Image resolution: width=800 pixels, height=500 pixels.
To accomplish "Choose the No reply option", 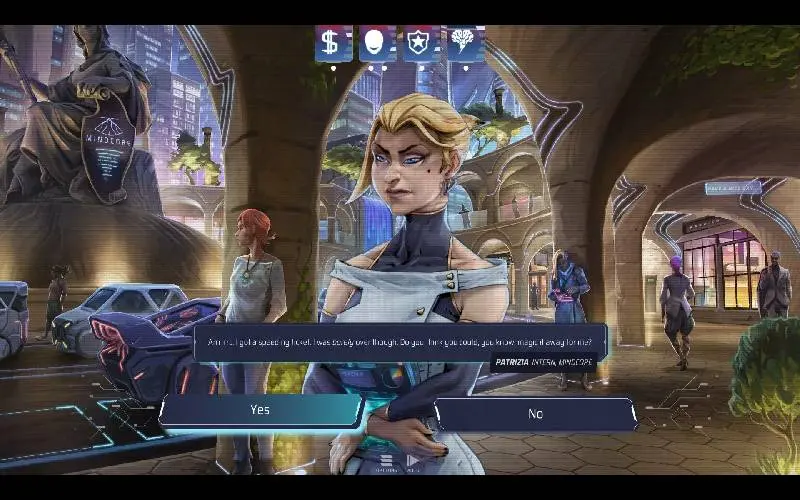I will tap(535, 413).
